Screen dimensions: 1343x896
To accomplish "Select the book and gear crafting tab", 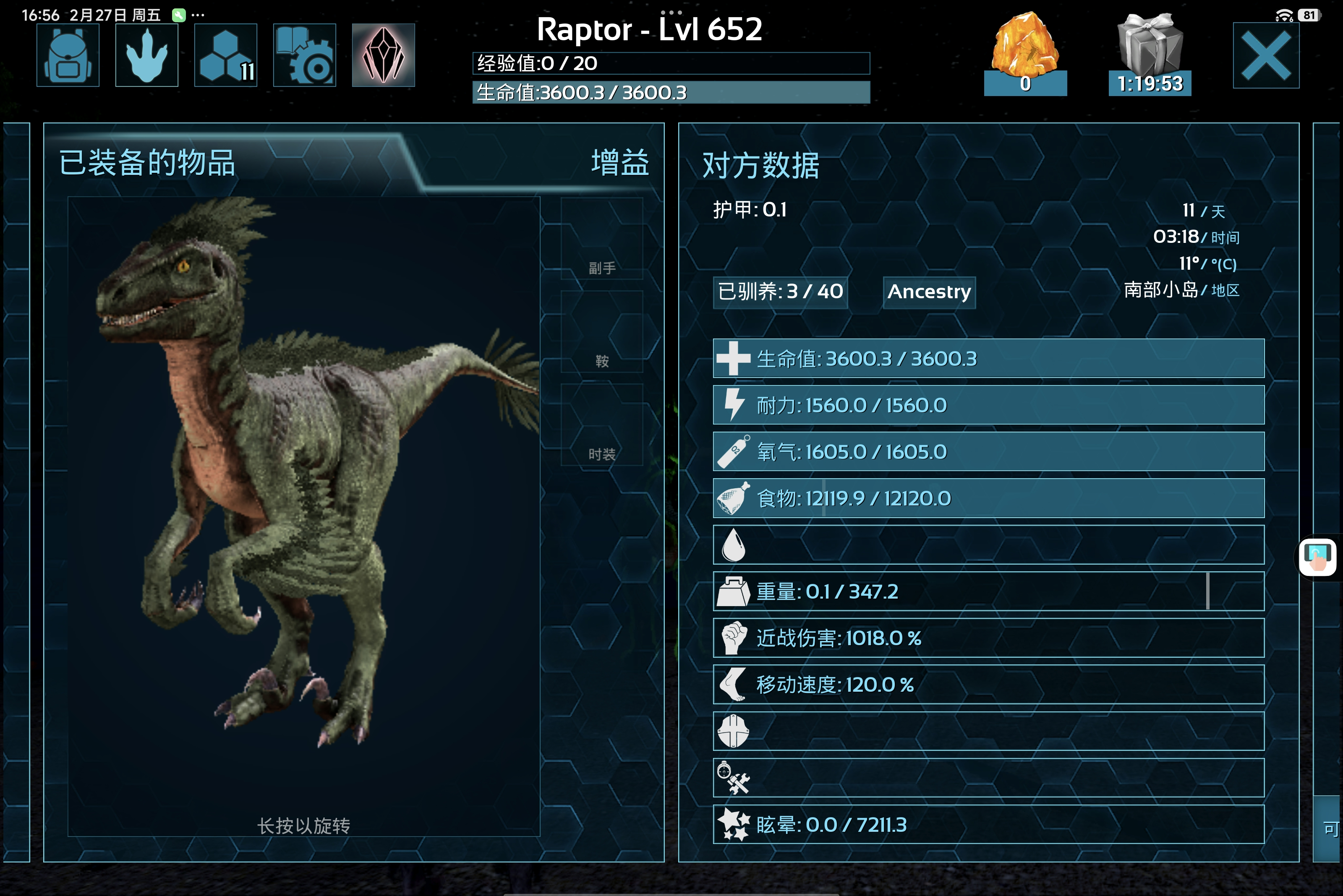I will pyautogui.click(x=305, y=55).
